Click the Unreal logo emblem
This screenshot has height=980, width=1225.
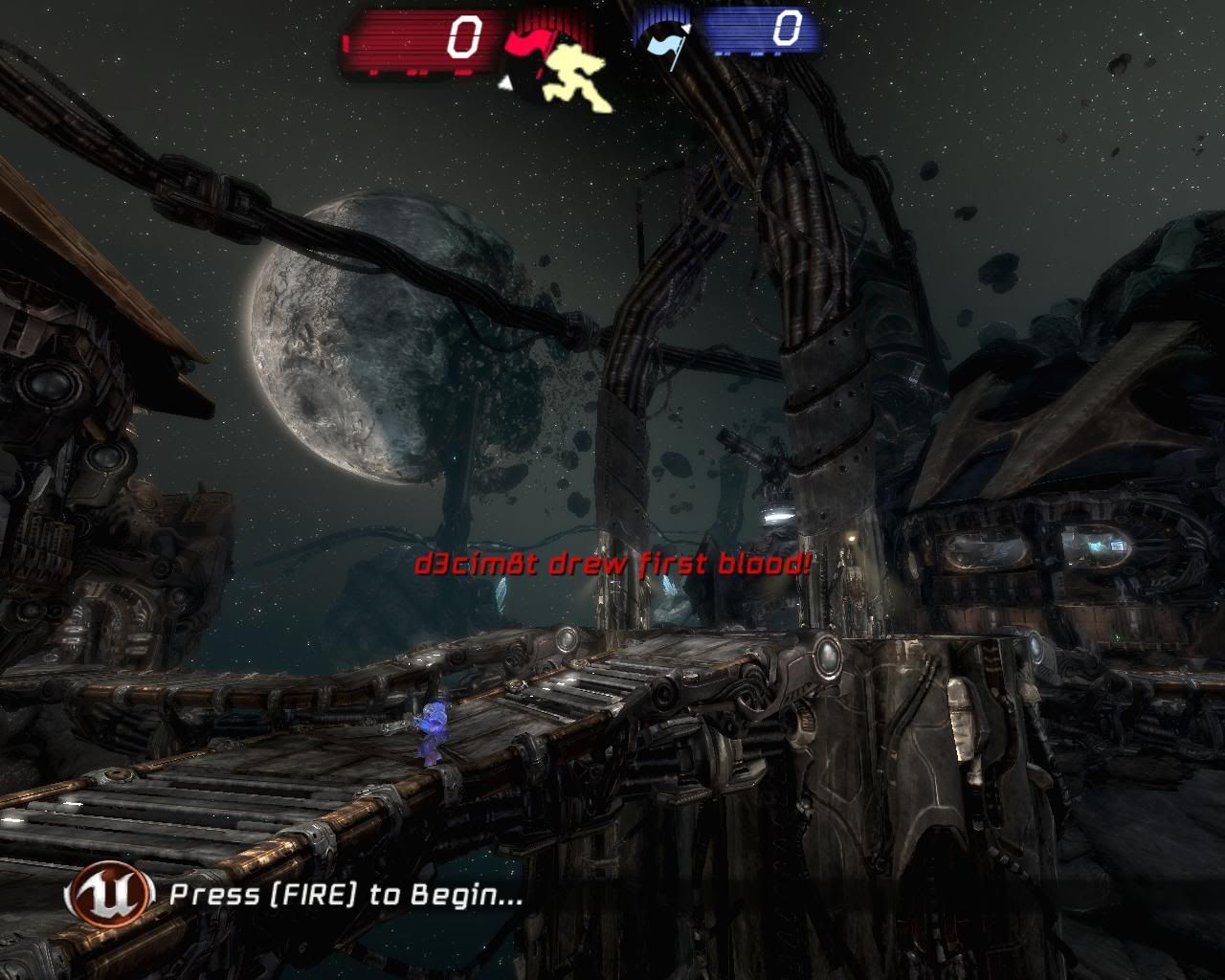tap(110, 894)
